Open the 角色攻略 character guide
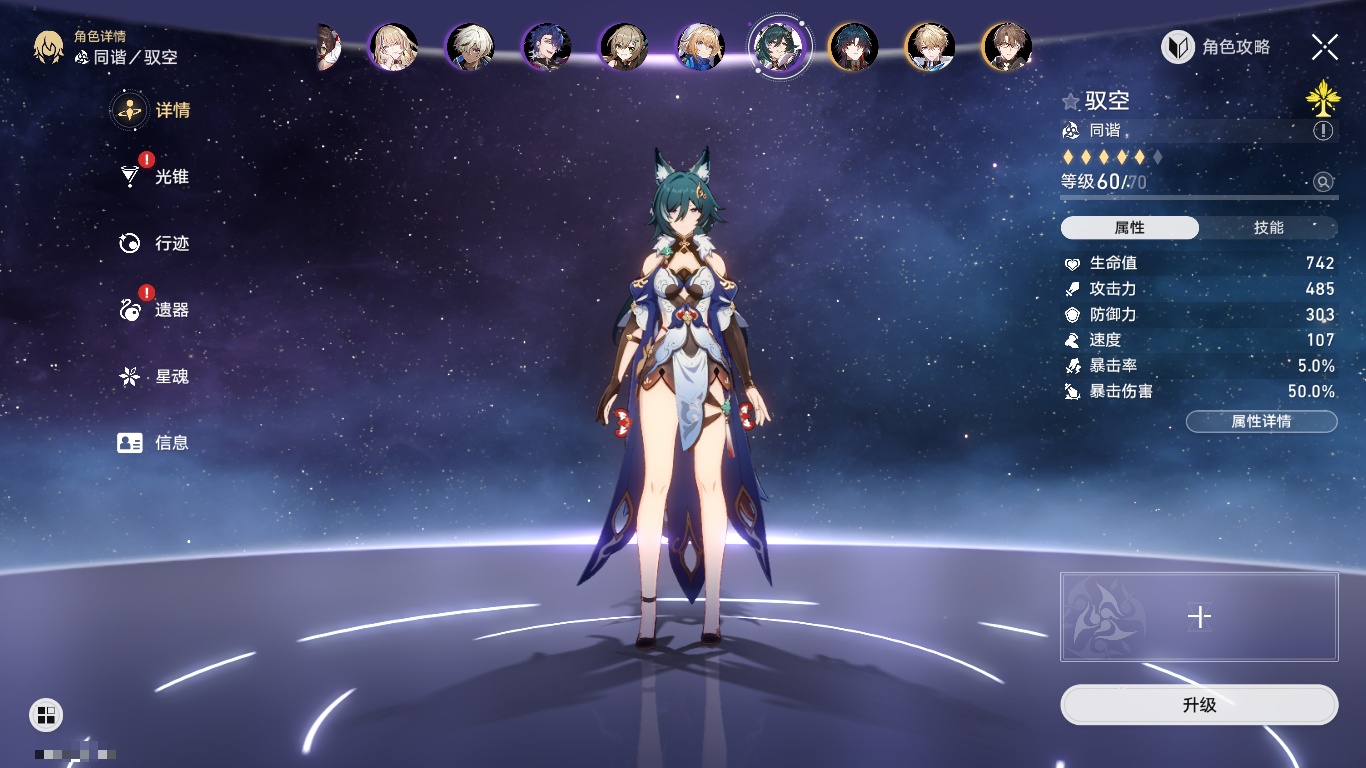This screenshot has width=1366, height=768. (x=1216, y=47)
